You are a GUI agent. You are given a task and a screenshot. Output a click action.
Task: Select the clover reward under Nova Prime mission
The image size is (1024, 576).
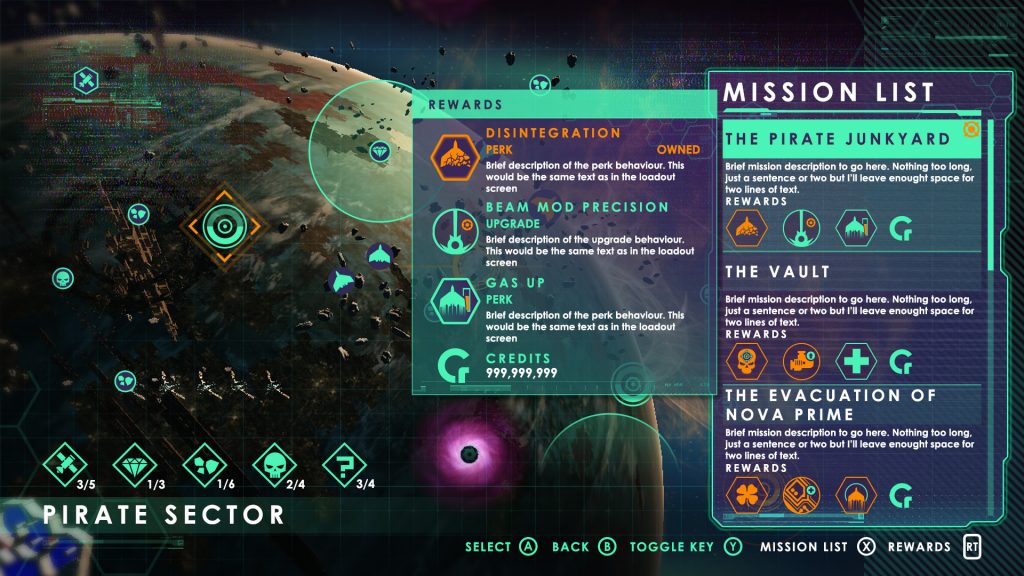click(746, 493)
